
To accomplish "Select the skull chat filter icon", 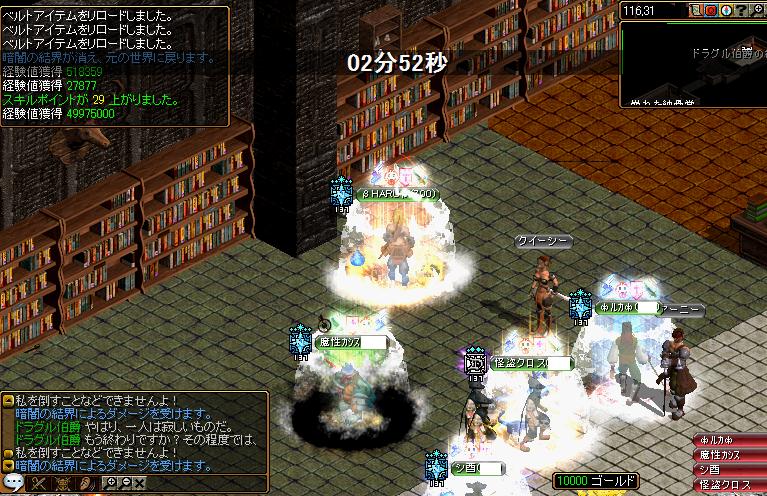I will pyautogui.click(x=62, y=484).
